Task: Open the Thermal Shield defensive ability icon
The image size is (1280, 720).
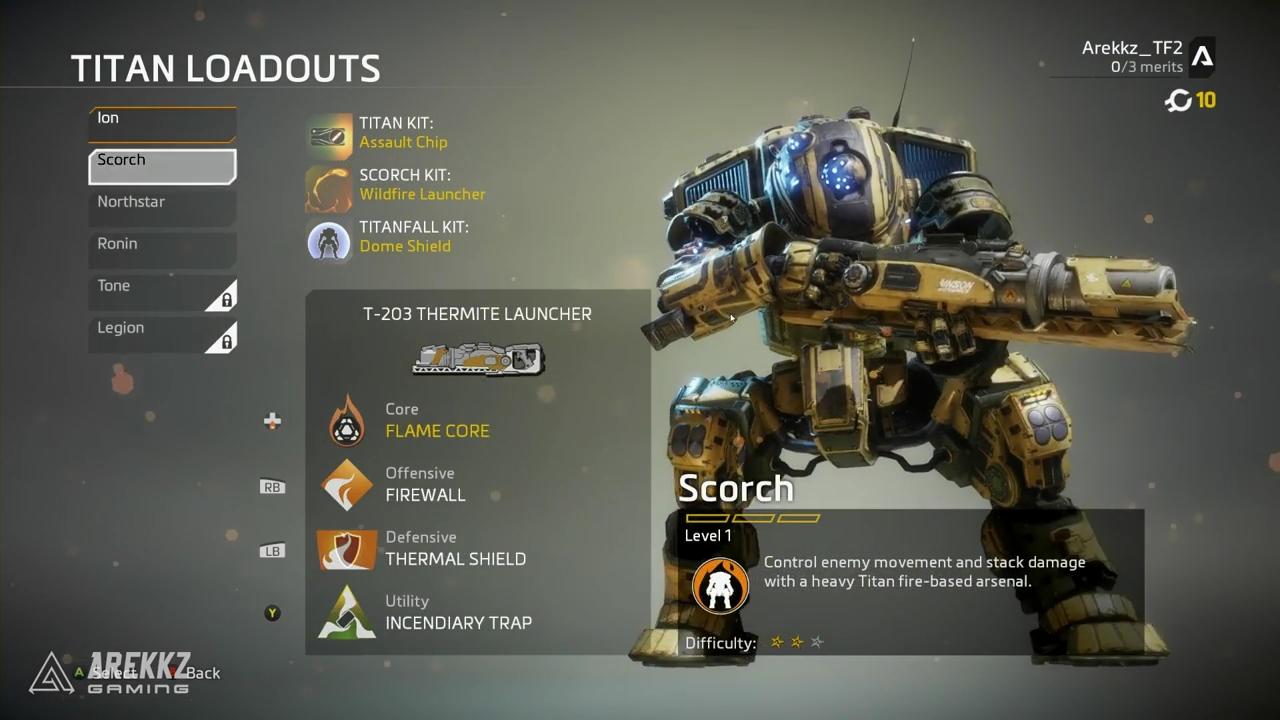Action: [346, 548]
